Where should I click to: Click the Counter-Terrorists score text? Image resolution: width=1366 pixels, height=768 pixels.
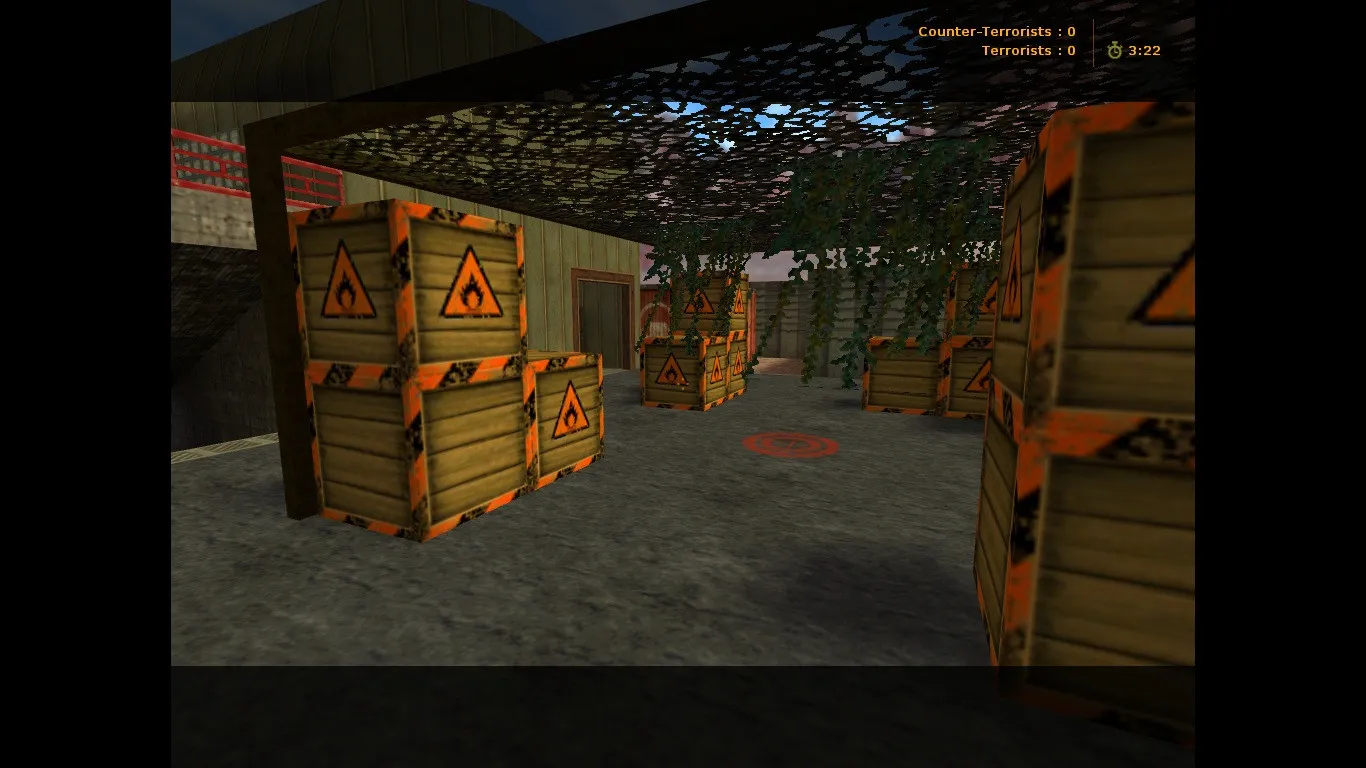996,31
